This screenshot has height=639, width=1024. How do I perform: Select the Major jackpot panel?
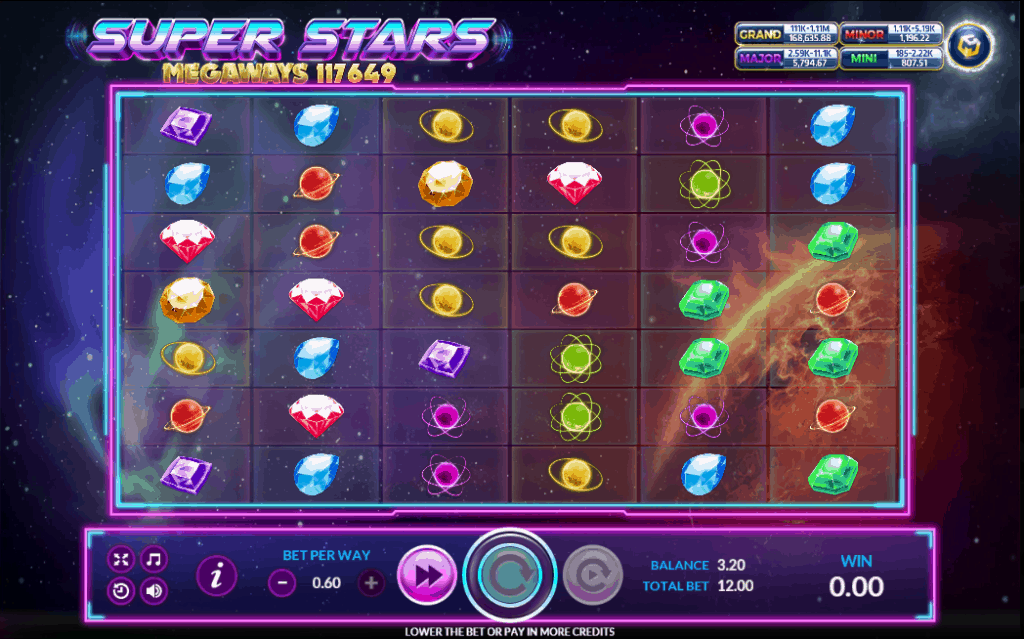pyautogui.click(x=786, y=58)
